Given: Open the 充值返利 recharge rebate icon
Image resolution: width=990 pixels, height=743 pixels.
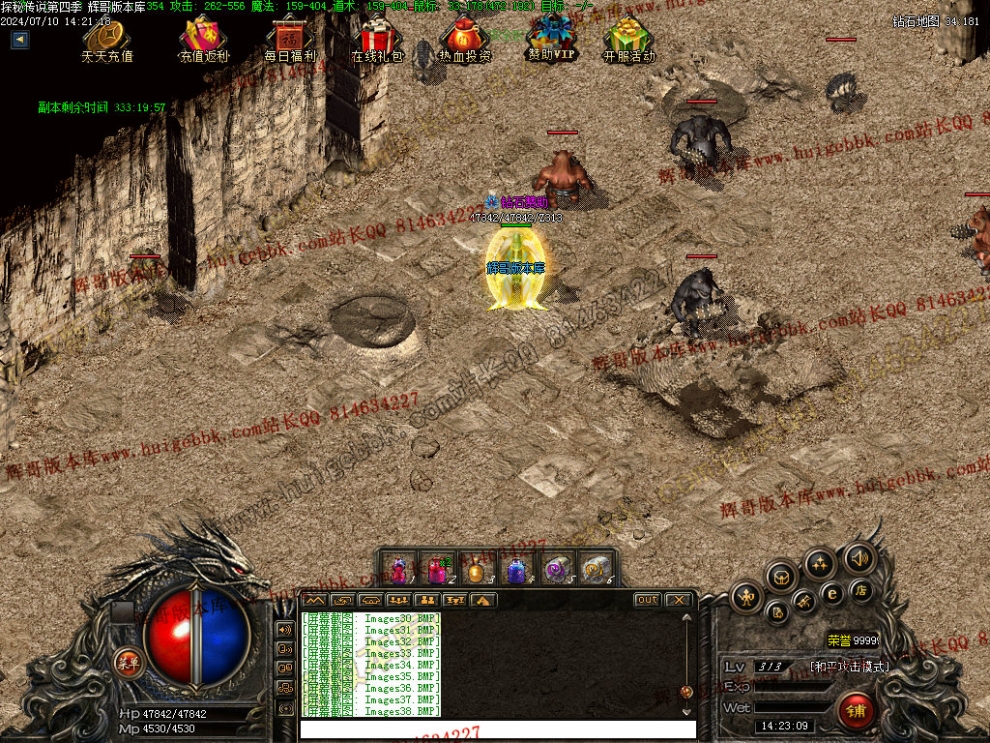Looking at the screenshot, I should click(204, 38).
